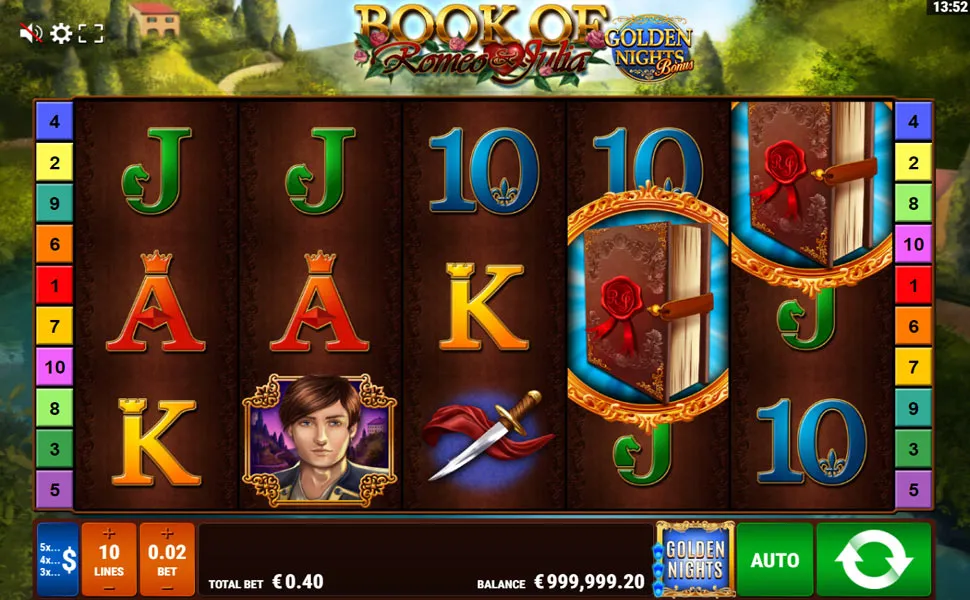Enter fullscreen mode
This screenshot has height=600, width=970.
pyautogui.click(x=91, y=34)
